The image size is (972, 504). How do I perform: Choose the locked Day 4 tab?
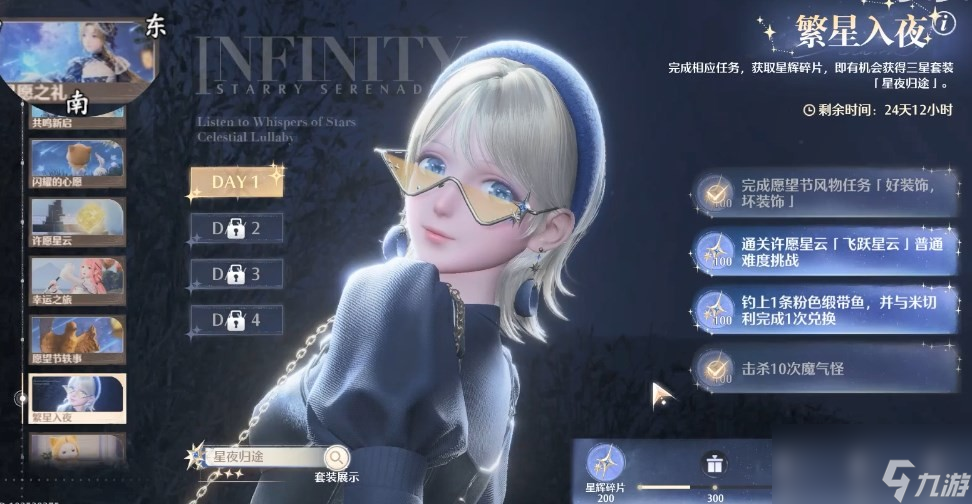point(236,320)
